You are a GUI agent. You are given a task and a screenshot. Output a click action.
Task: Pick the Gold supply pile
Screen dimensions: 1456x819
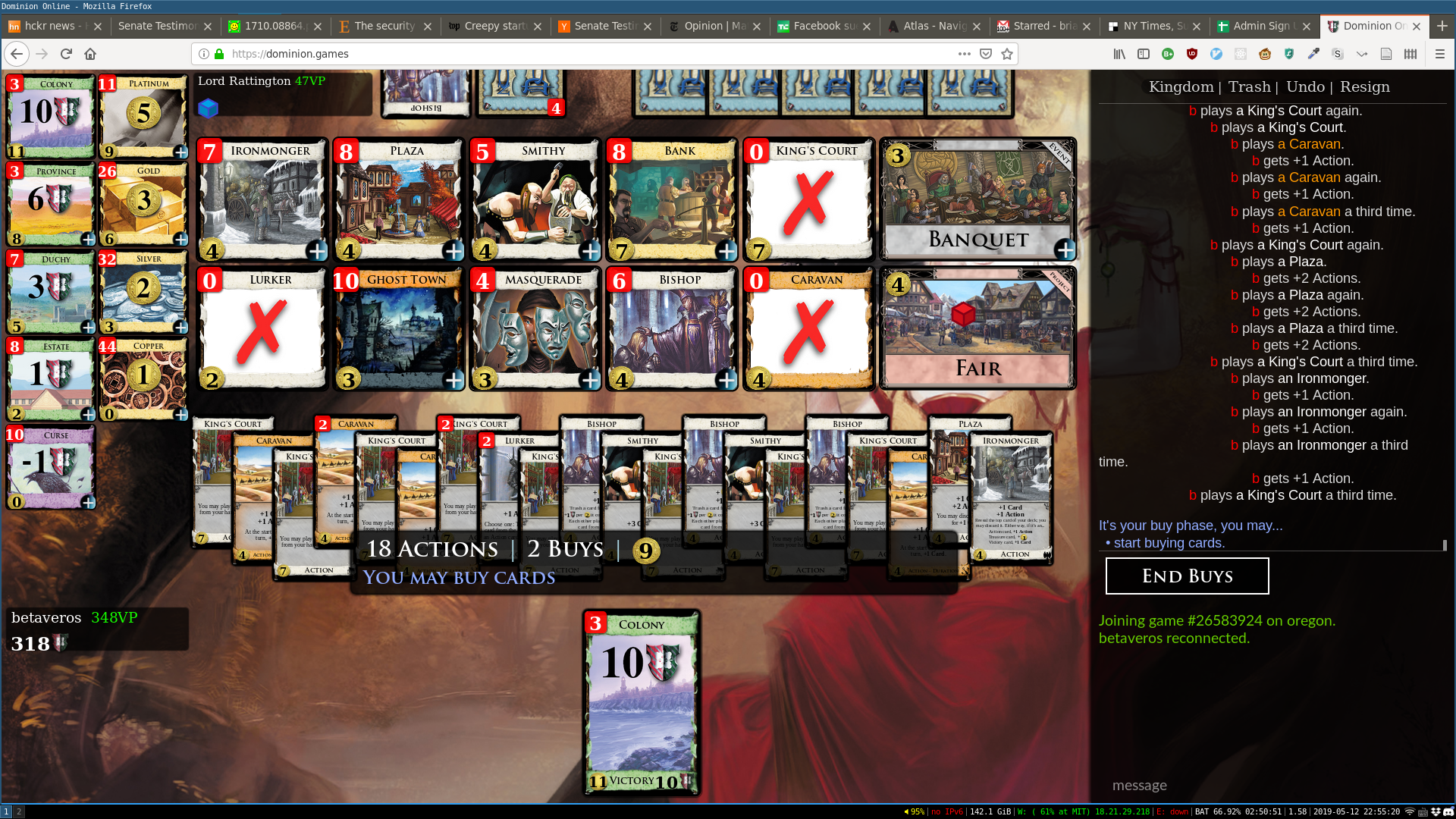(143, 203)
